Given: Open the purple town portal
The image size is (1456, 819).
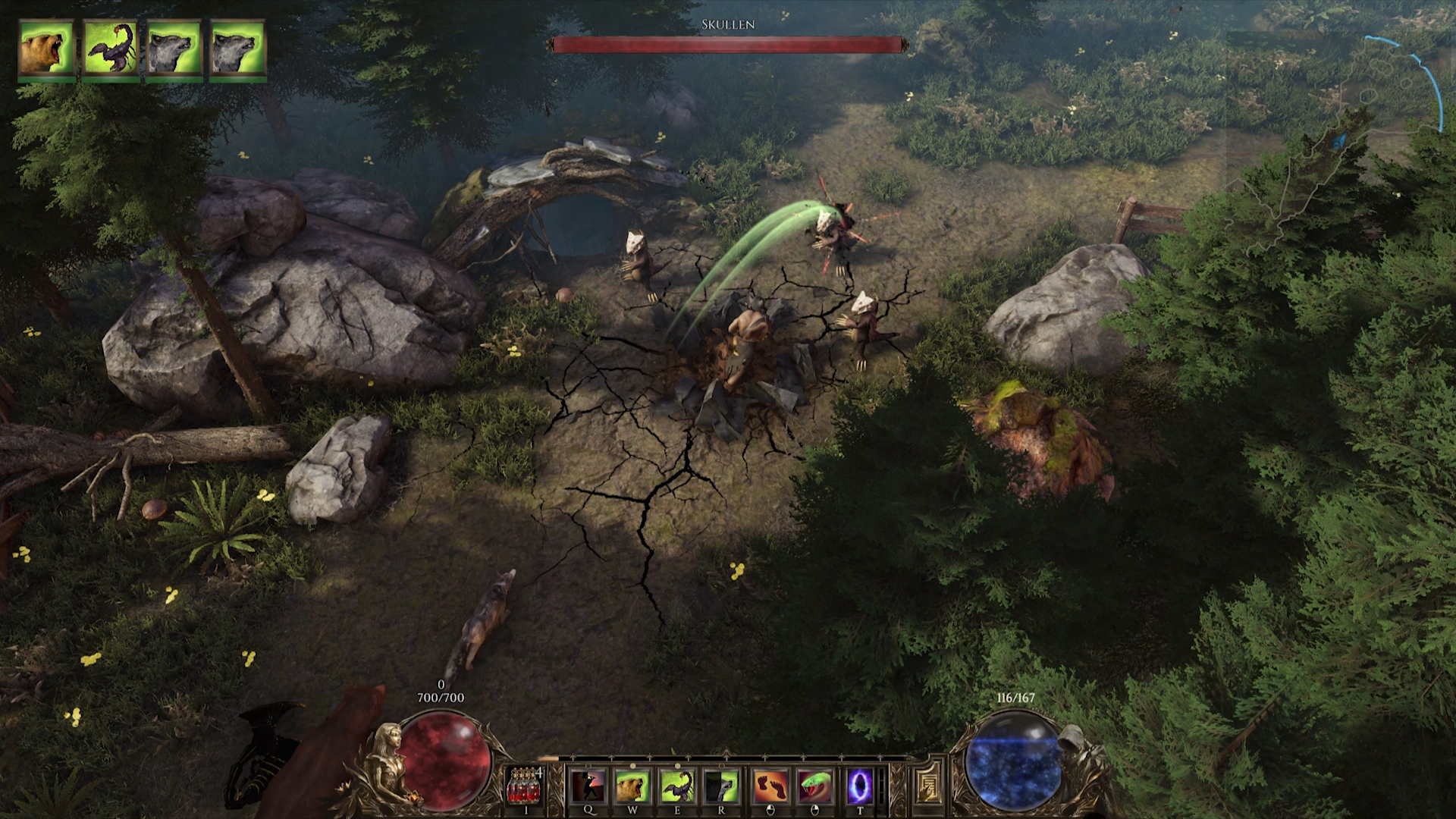Looking at the screenshot, I should click(860, 786).
